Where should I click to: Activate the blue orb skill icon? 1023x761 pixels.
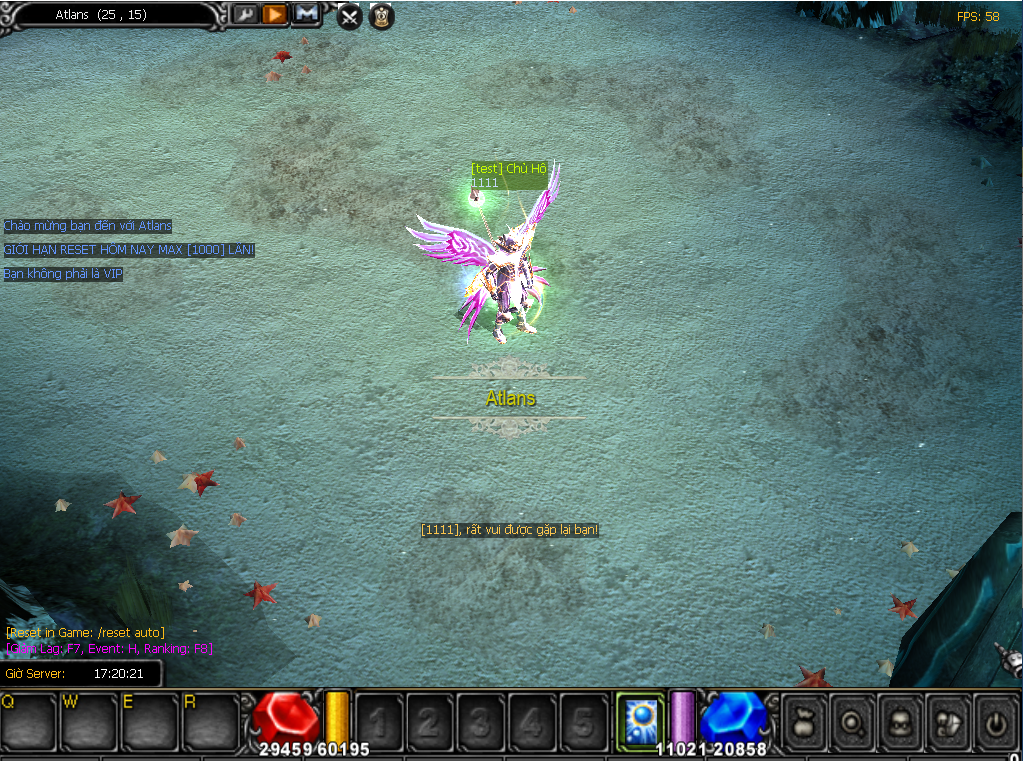640,720
